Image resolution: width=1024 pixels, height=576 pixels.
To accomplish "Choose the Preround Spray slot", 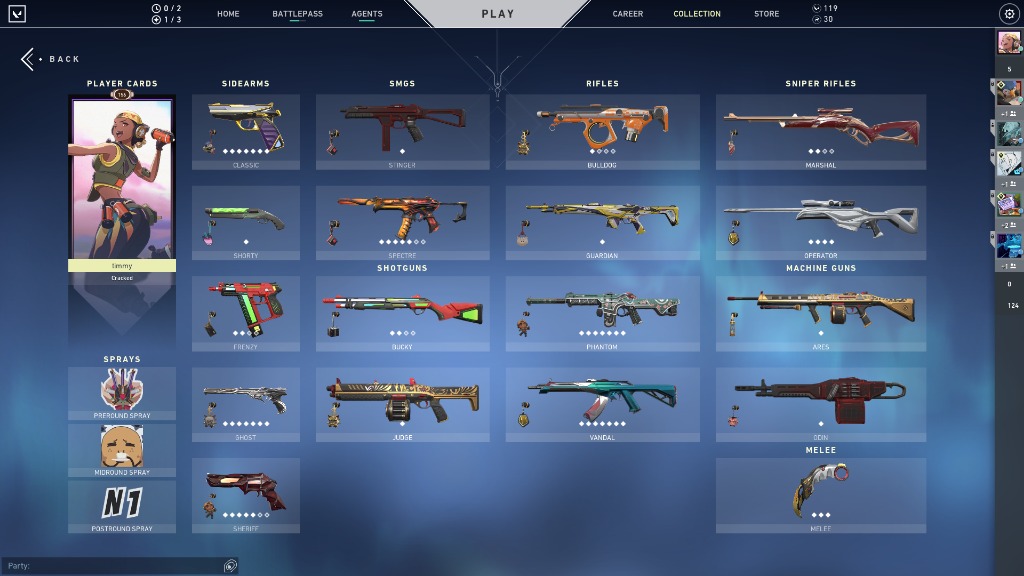I will click(122, 392).
